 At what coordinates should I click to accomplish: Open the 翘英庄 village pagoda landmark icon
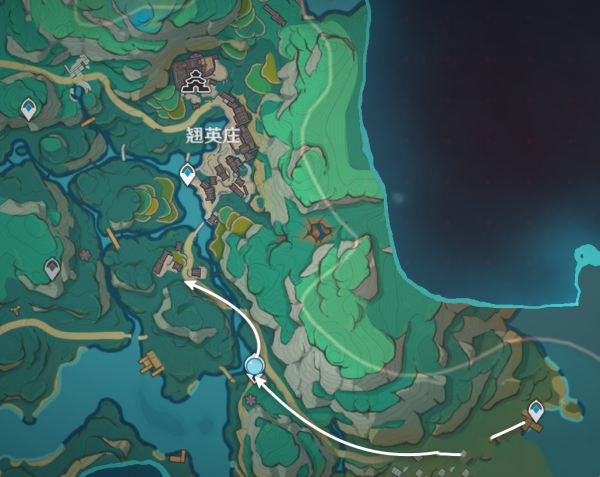pyautogui.click(x=194, y=82)
